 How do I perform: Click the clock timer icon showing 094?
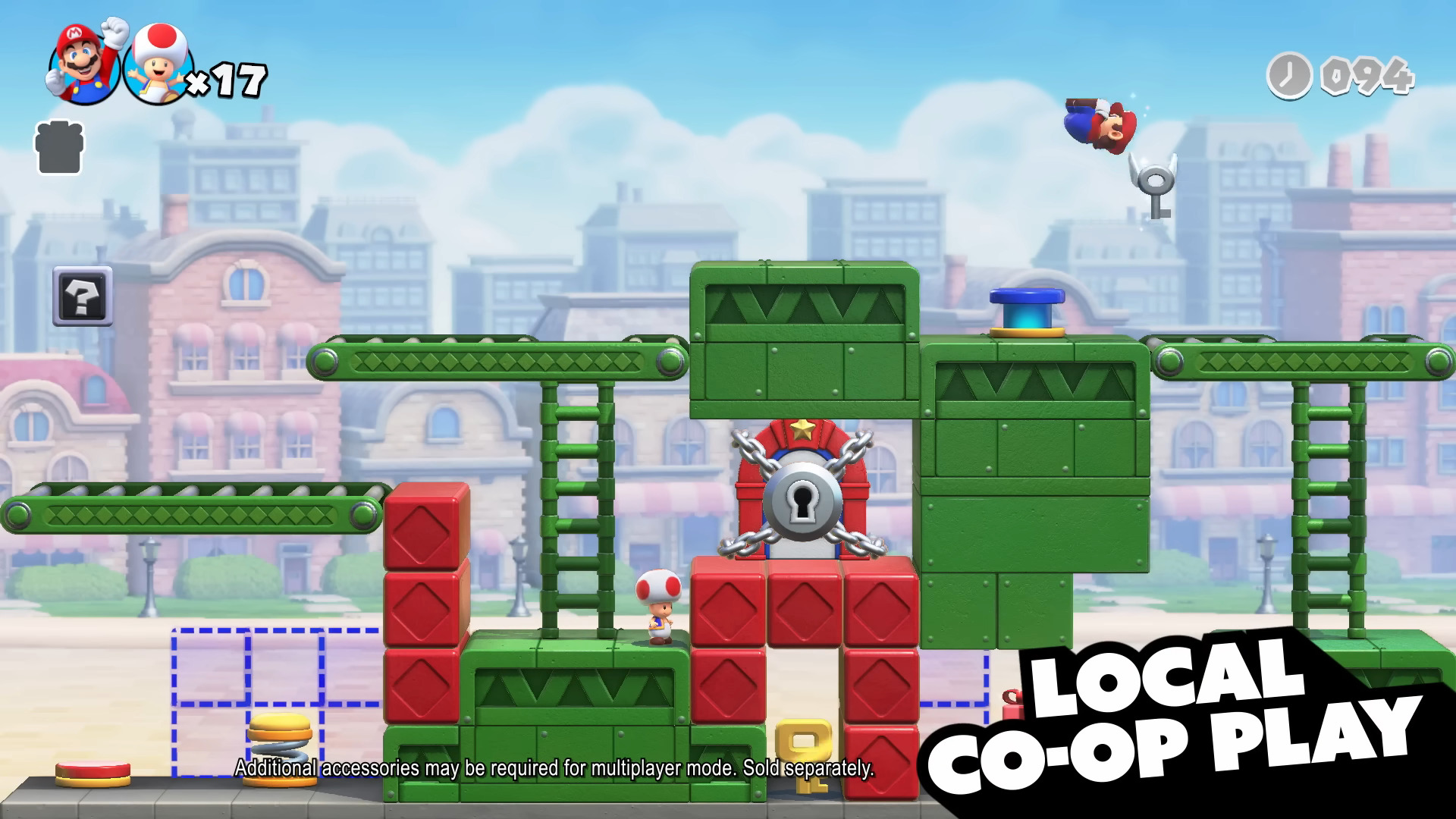(1289, 76)
